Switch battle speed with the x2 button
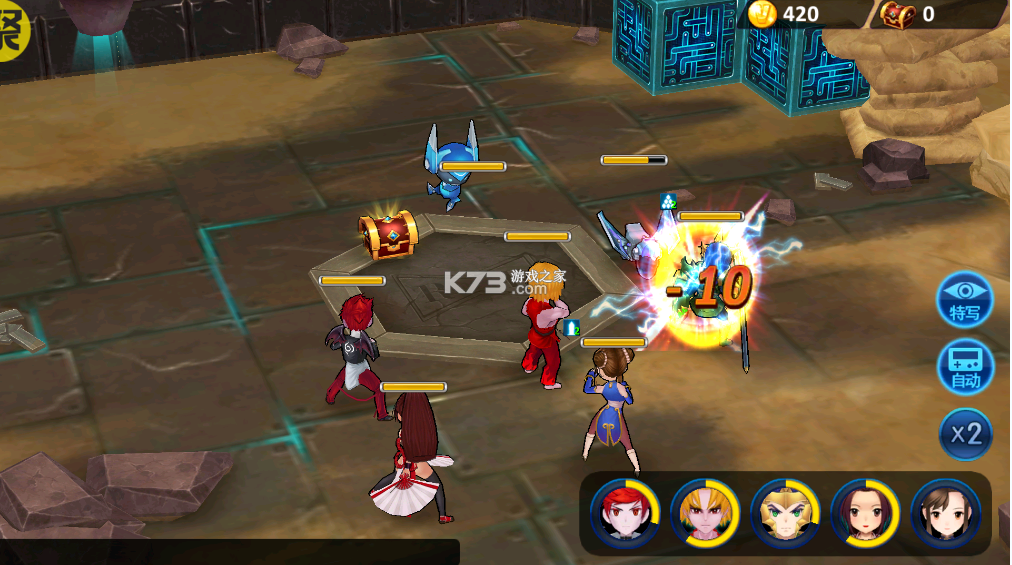 tap(966, 434)
